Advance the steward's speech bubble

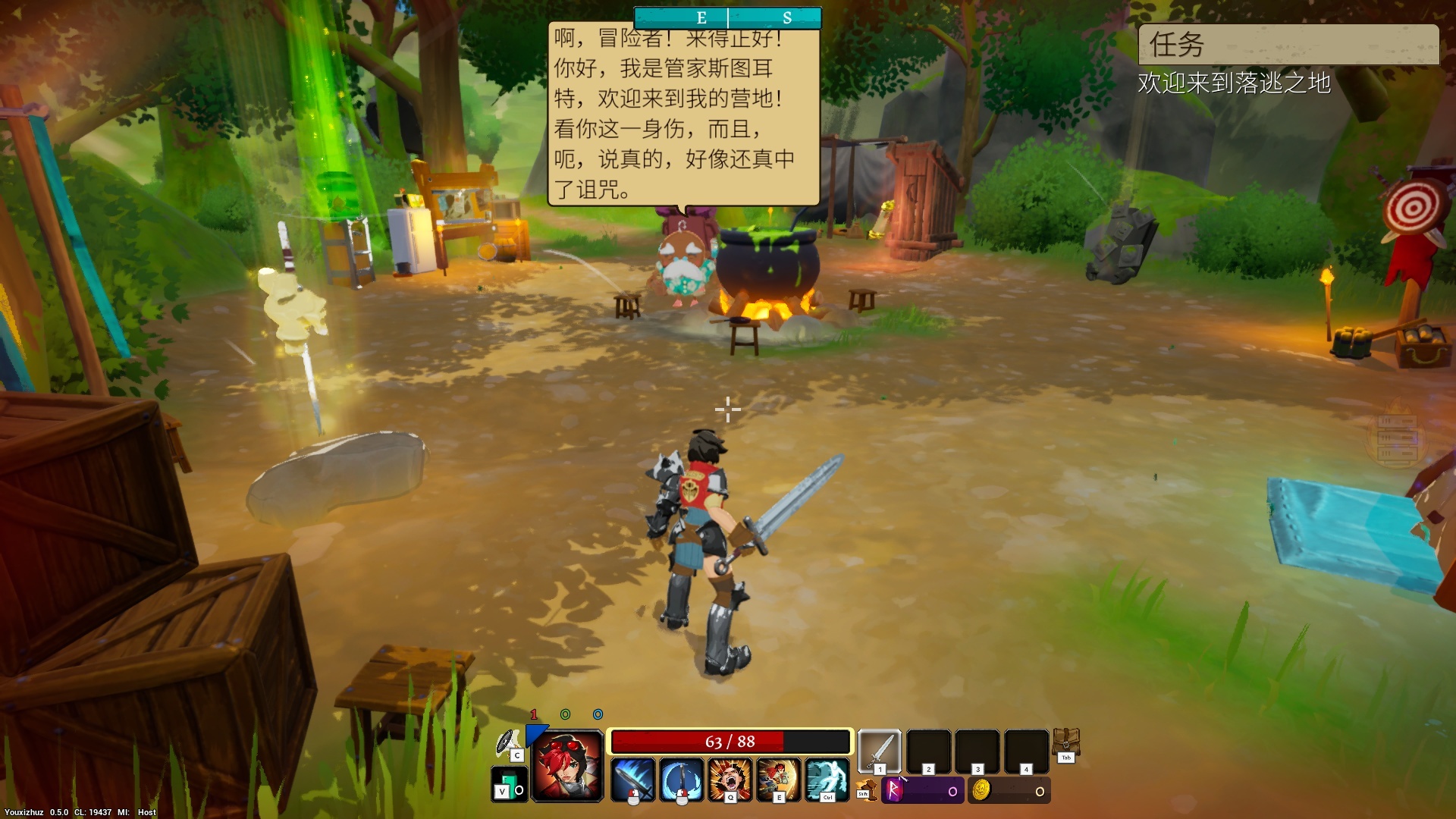pyautogui.click(x=683, y=114)
